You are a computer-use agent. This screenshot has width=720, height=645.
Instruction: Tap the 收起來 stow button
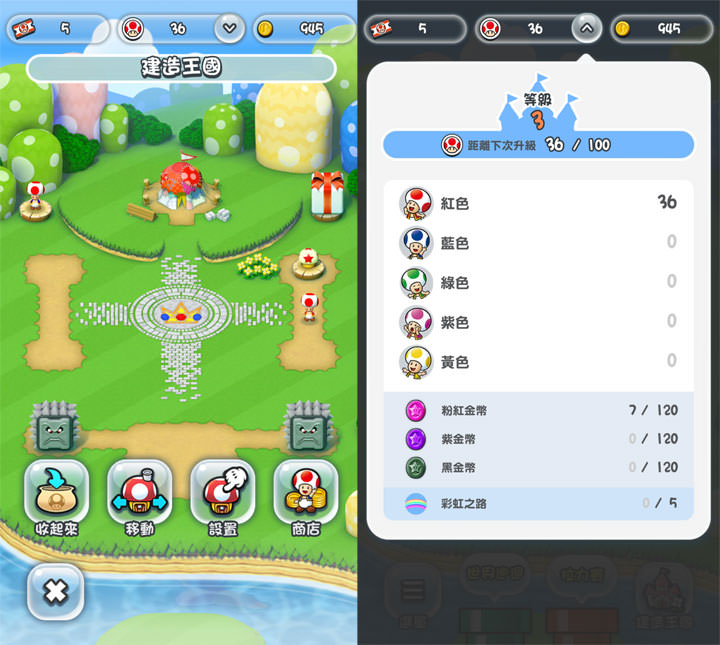point(56,499)
